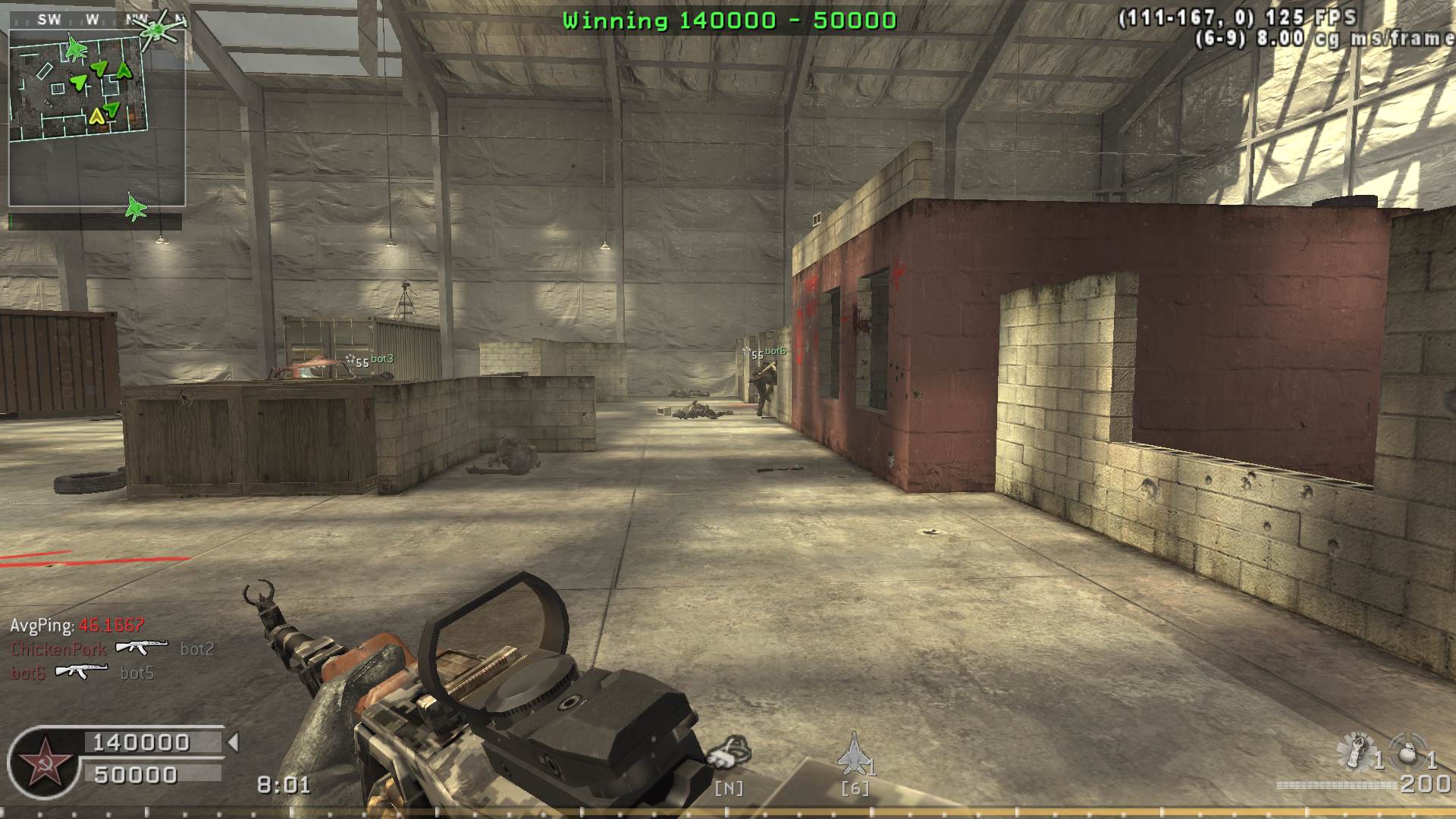The image size is (1456, 819).
Task: Select the yellow player arrow on minimap
Action: click(x=96, y=116)
